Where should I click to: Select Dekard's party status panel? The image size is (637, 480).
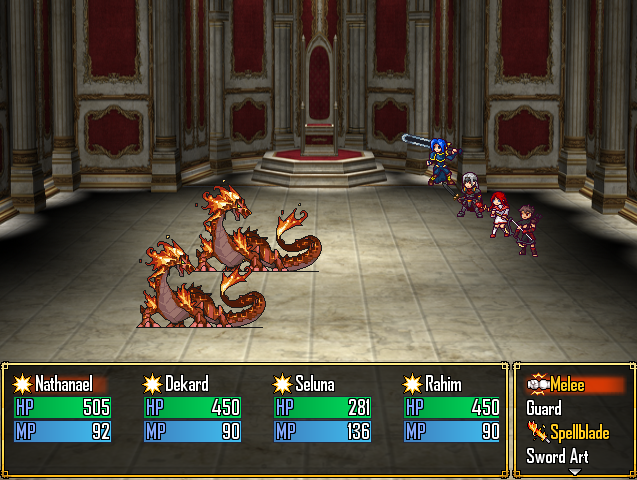[193, 408]
